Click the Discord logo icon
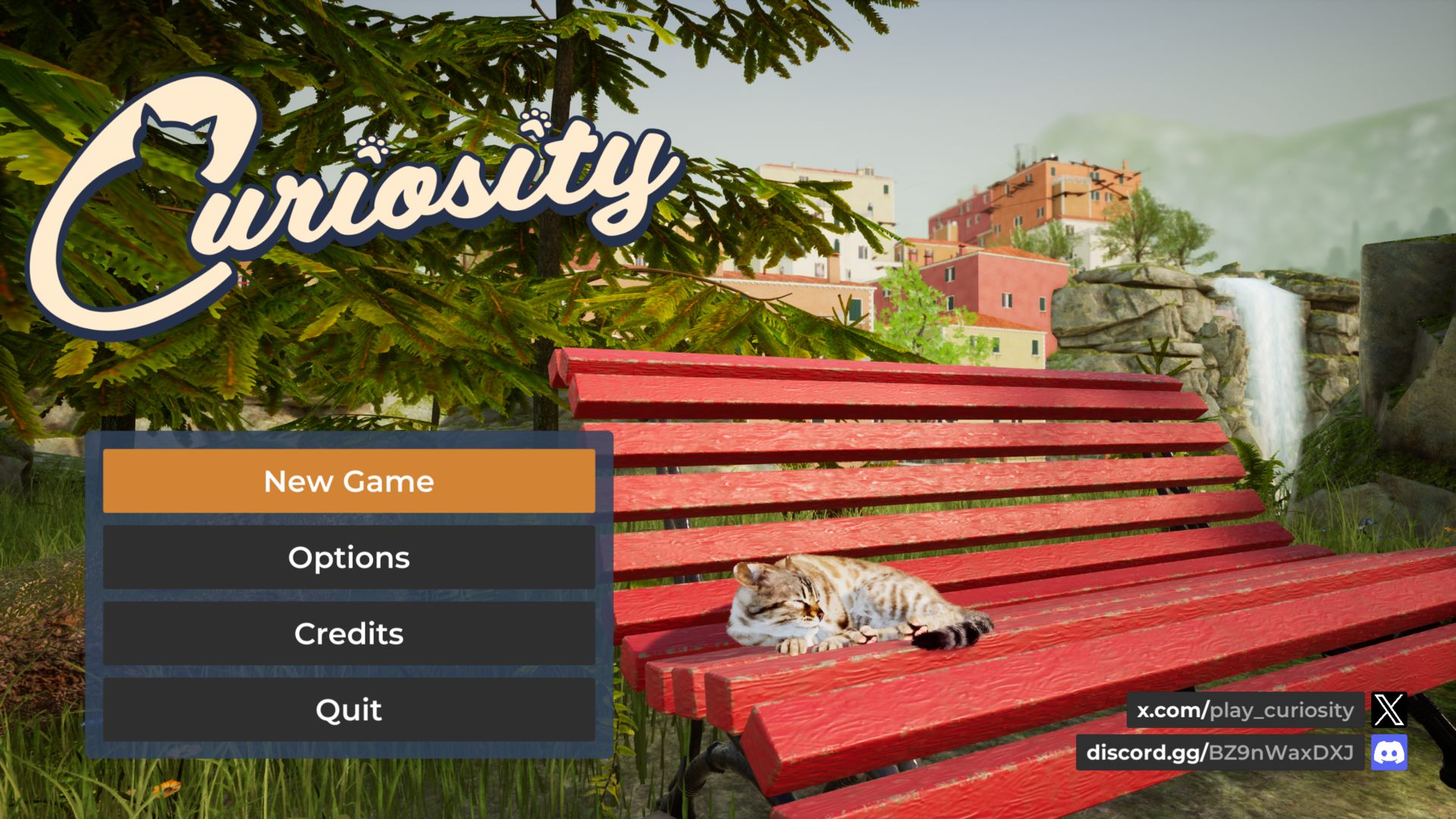 1389,752
